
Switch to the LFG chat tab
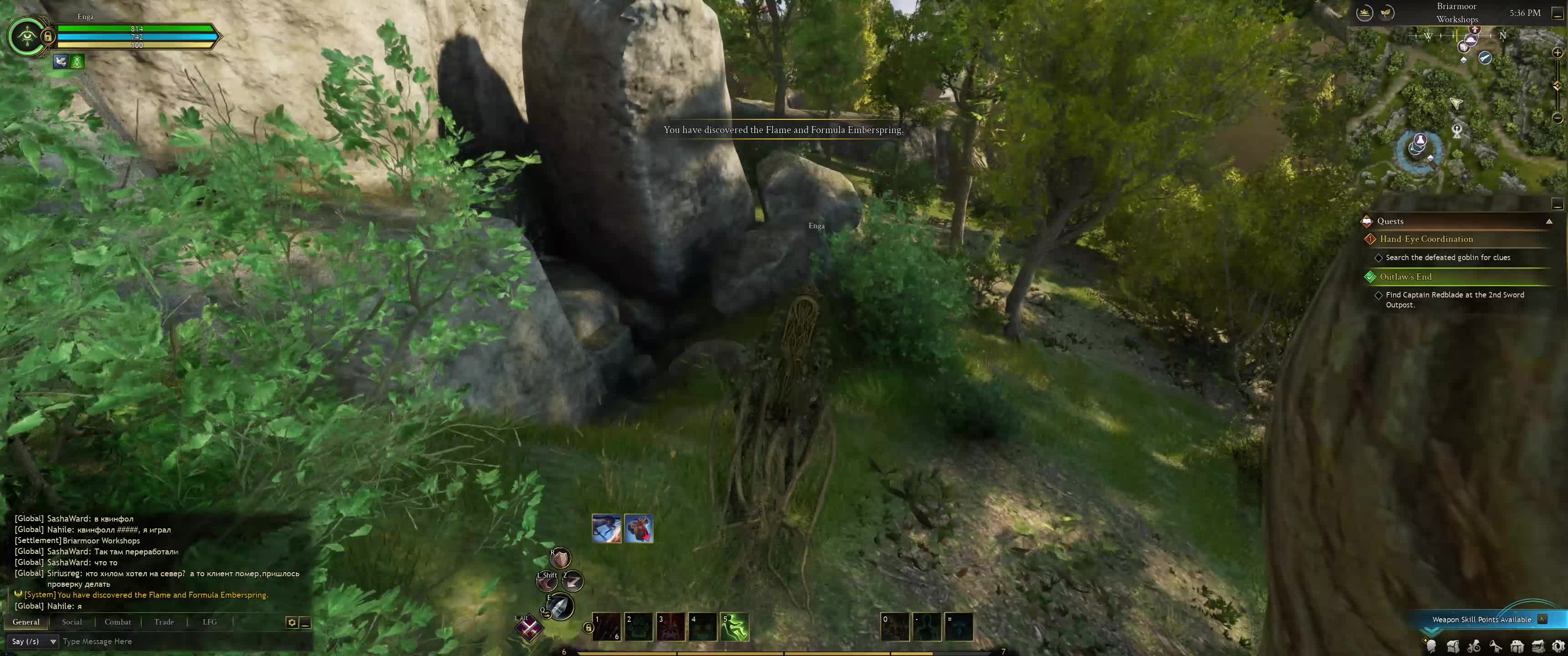click(209, 622)
